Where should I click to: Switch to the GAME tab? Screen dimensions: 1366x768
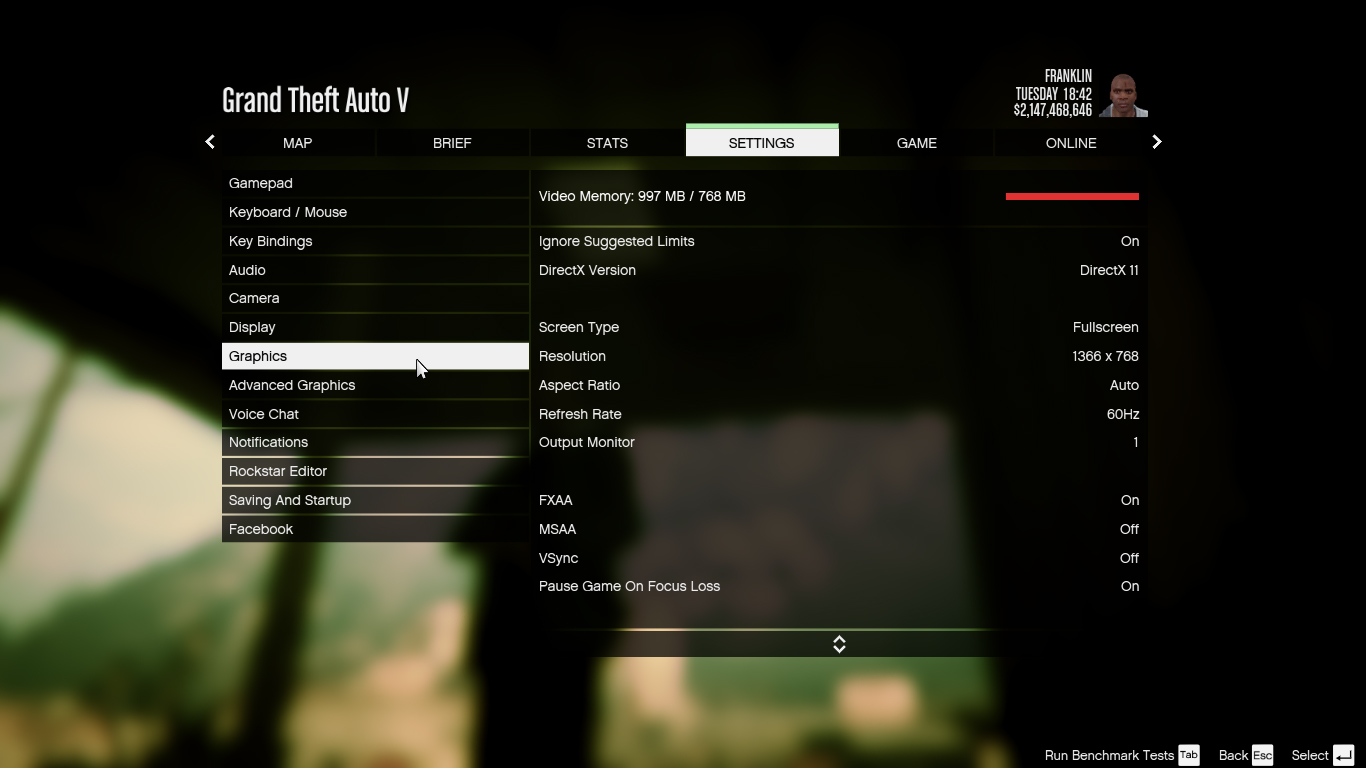point(917,143)
